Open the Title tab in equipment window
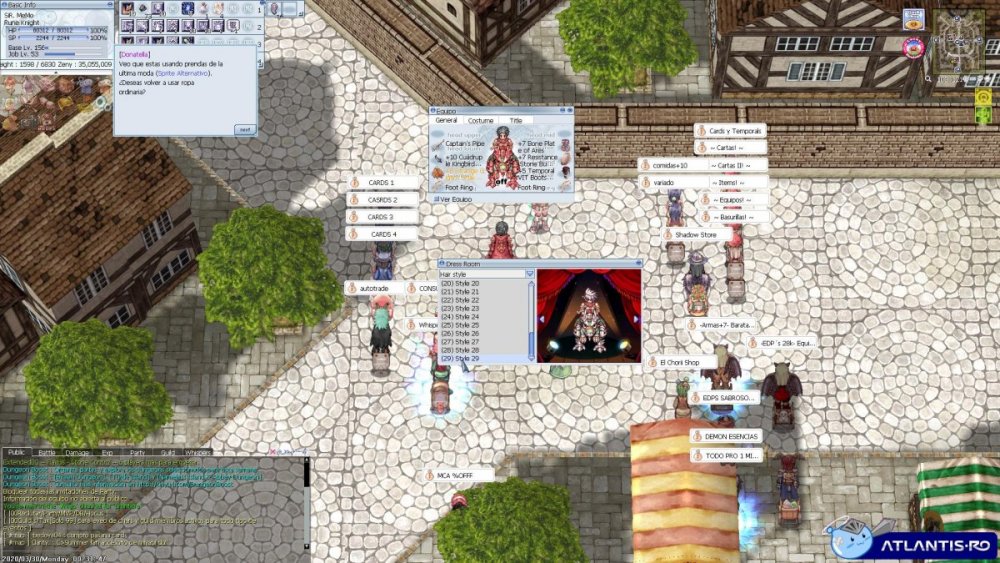The width and height of the screenshot is (1000, 563). pos(516,120)
